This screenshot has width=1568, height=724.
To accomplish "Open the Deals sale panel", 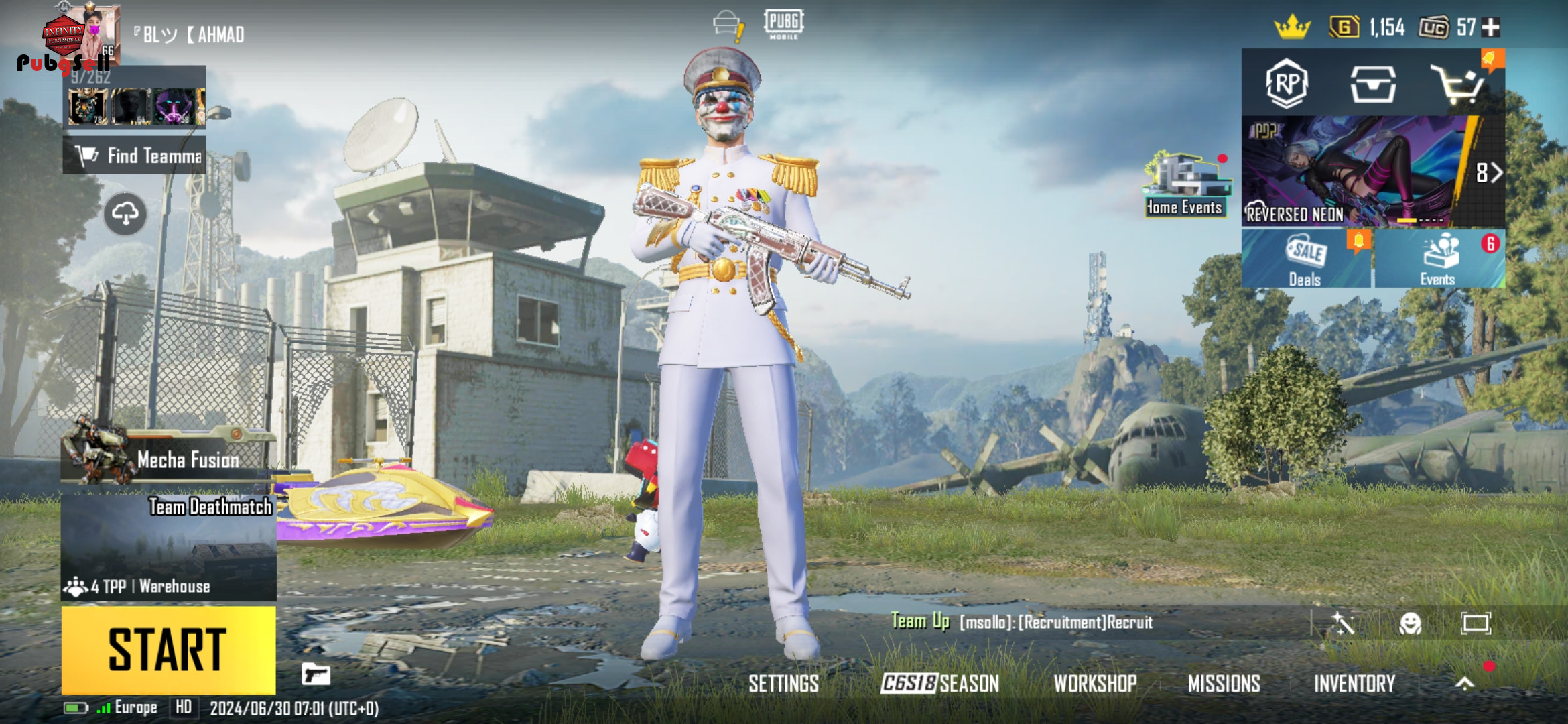I will point(1305,259).
